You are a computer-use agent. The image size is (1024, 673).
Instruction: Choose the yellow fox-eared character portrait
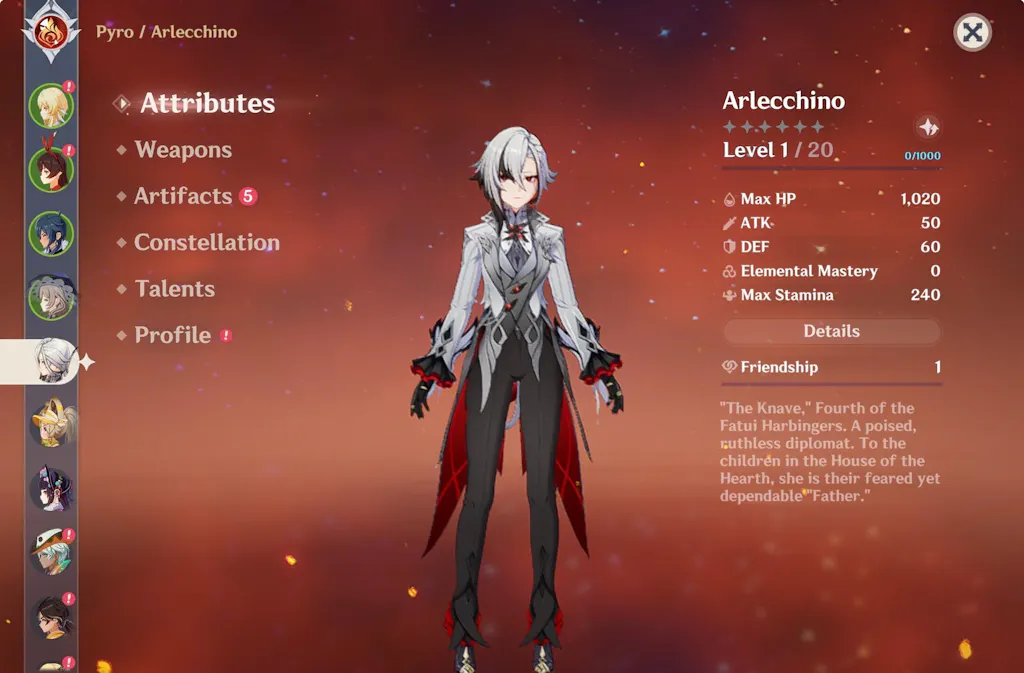(50, 424)
